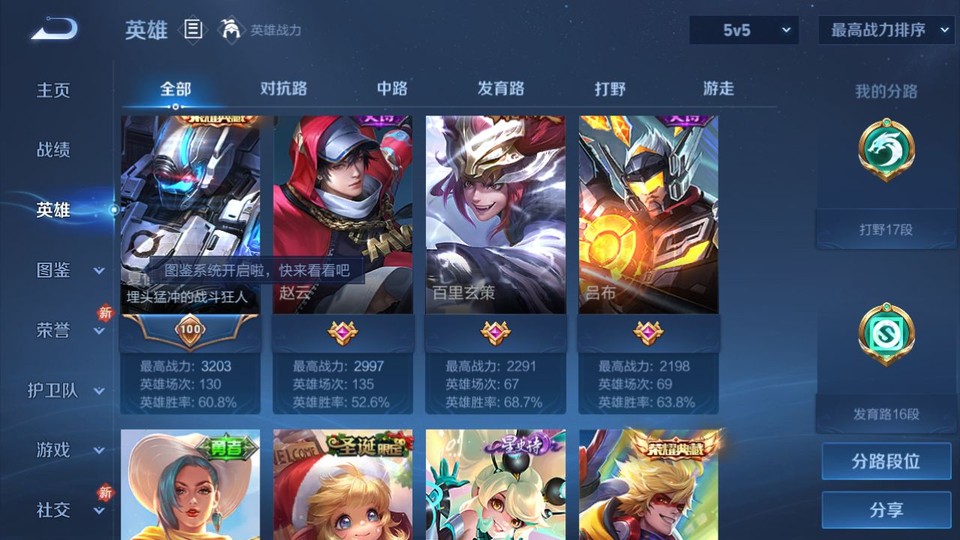Open the 社交 sidebar section
Viewport: 960px width, 540px height.
coord(68,510)
